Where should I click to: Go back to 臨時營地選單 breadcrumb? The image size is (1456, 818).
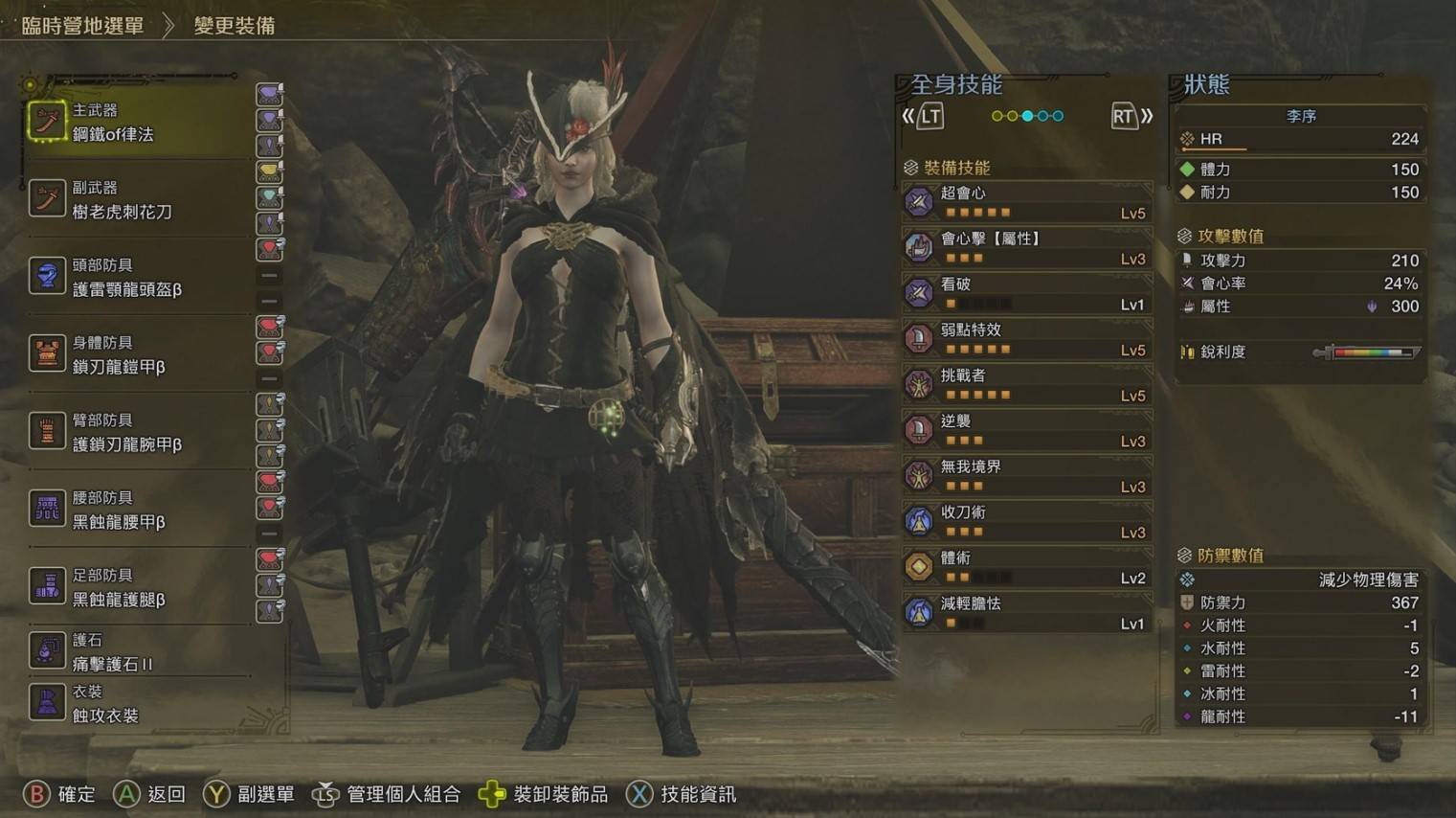[82, 26]
